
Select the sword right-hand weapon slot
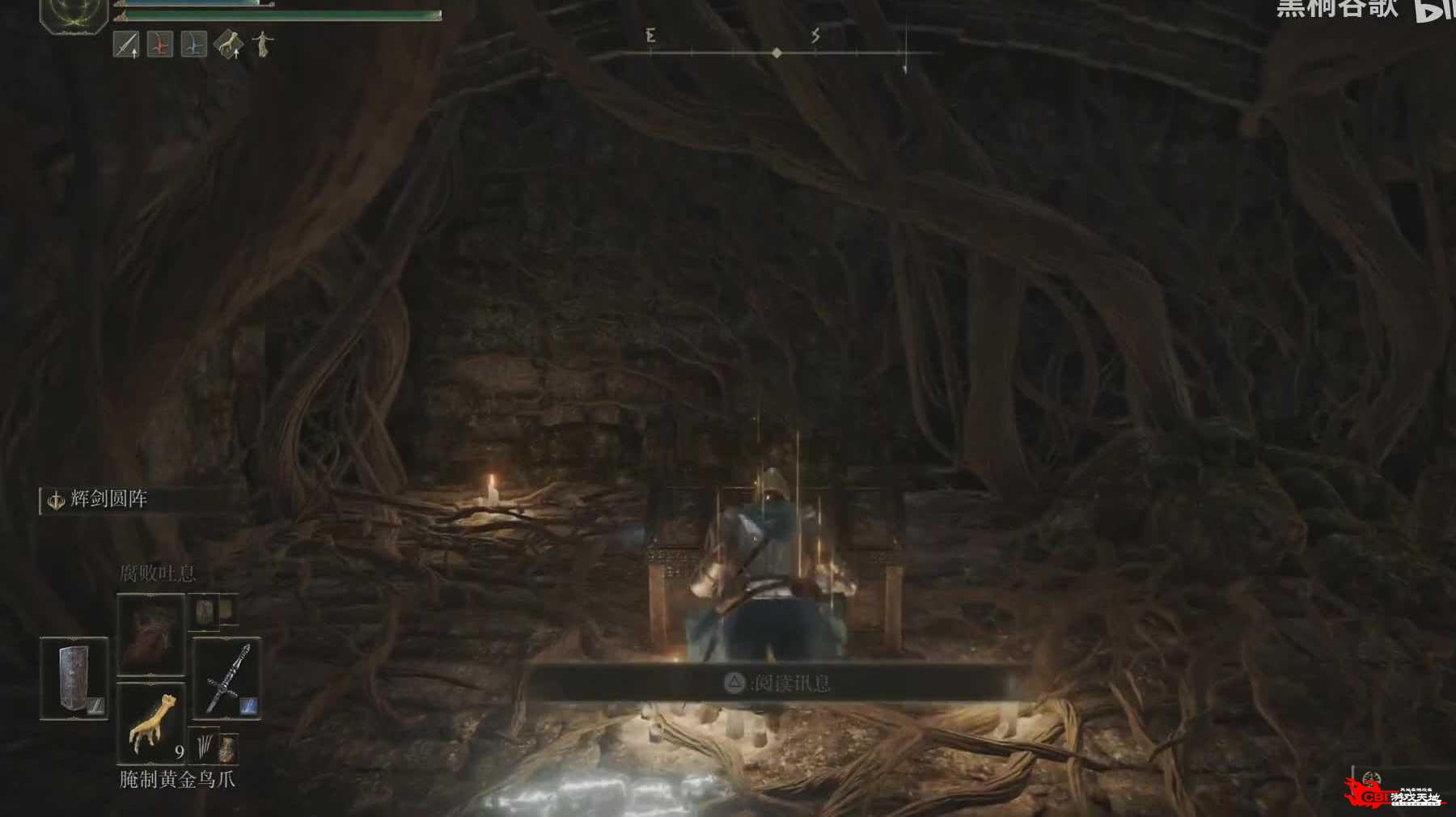coord(226,678)
